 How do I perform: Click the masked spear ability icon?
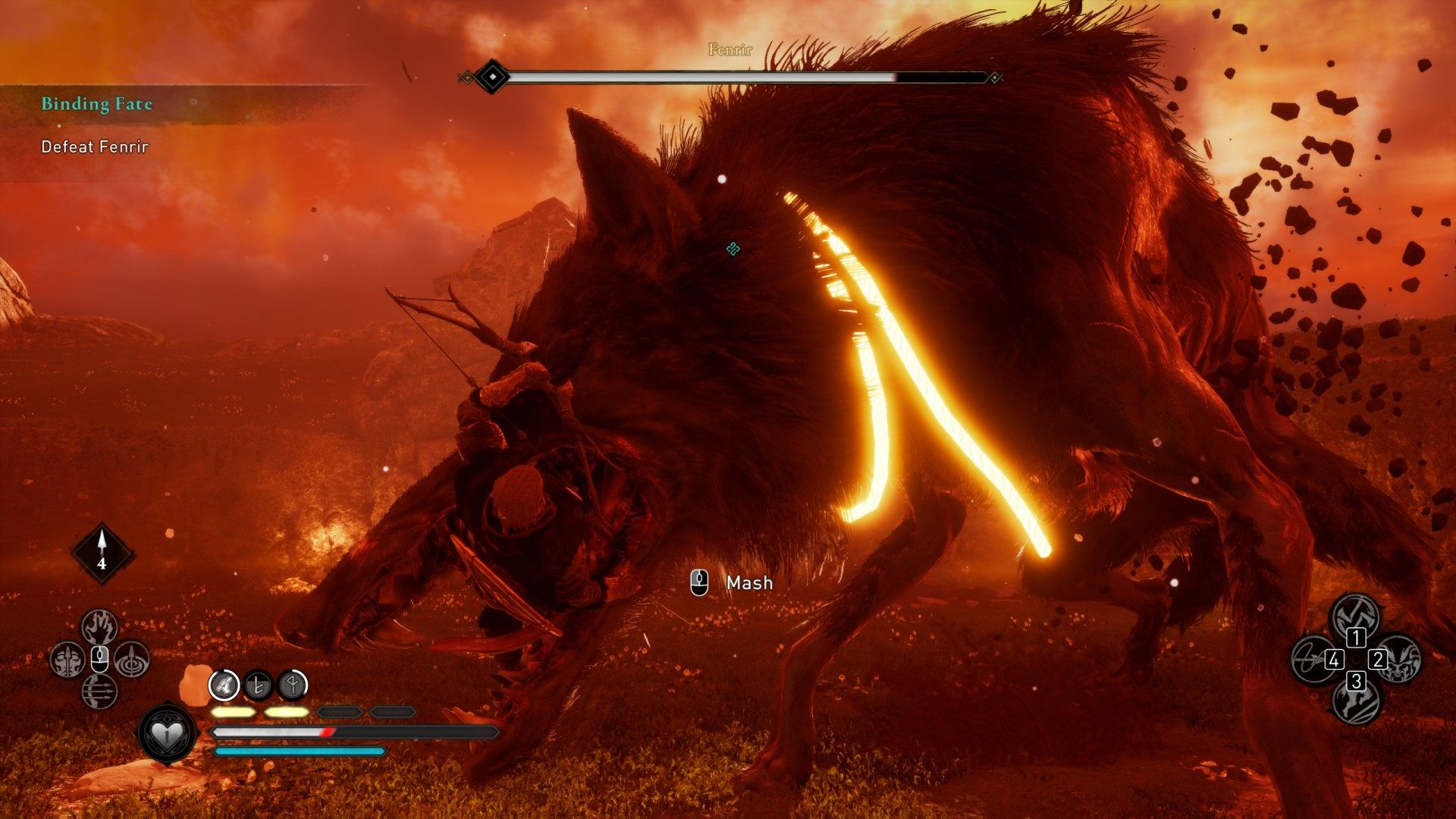pyautogui.click(x=67, y=658)
